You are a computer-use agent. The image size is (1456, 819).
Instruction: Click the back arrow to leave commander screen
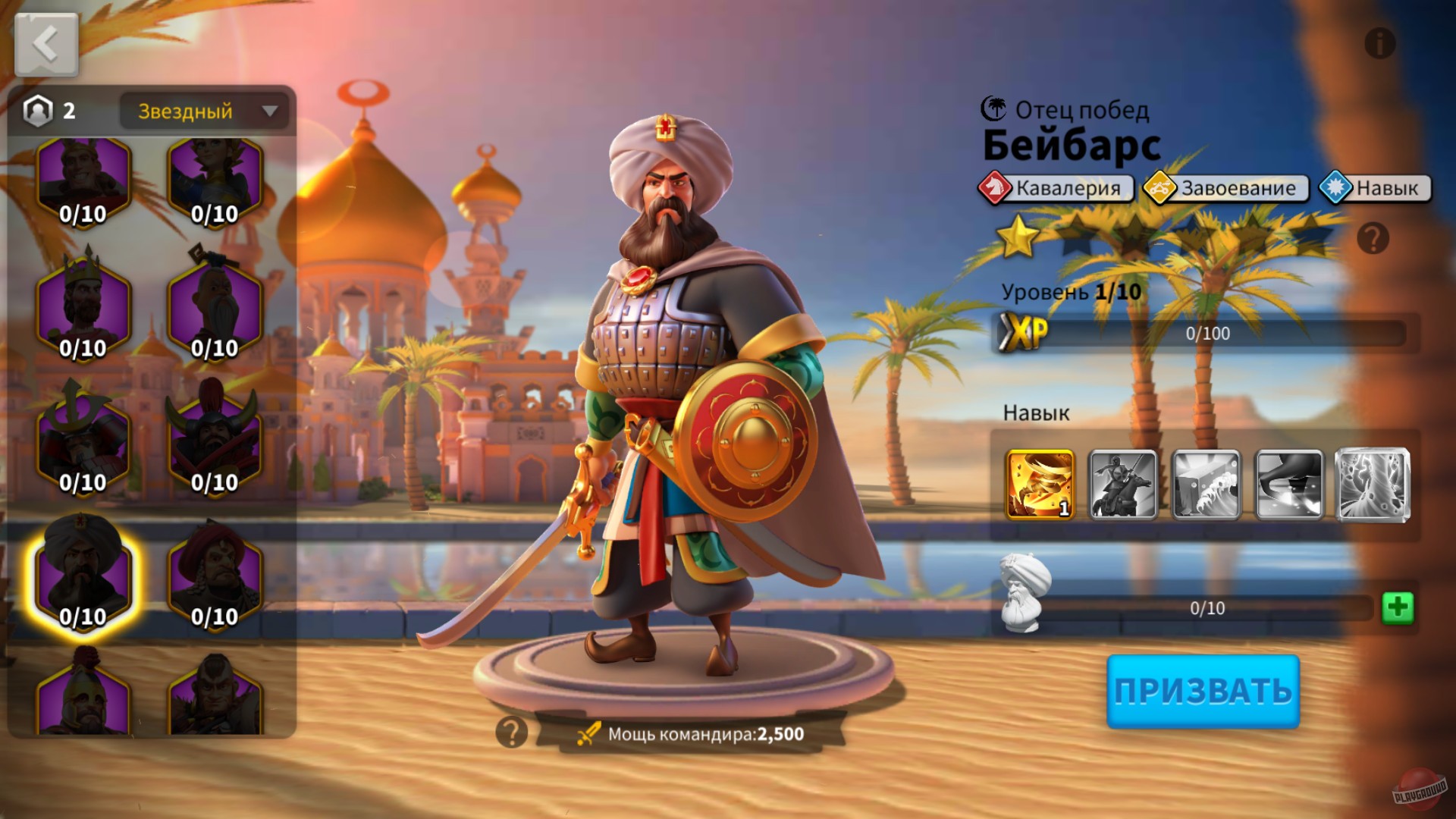45,43
